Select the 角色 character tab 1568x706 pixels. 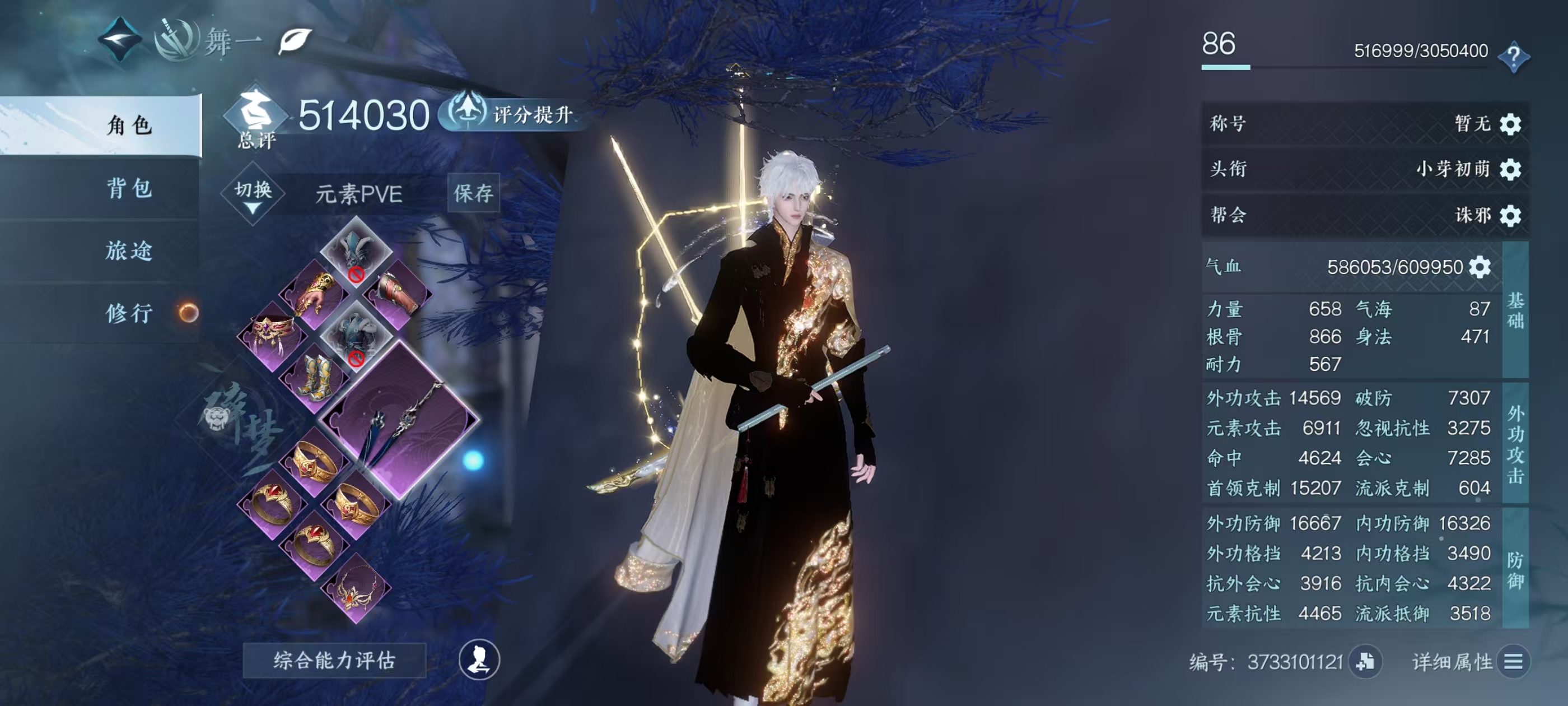pyautogui.click(x=129, y=126)
